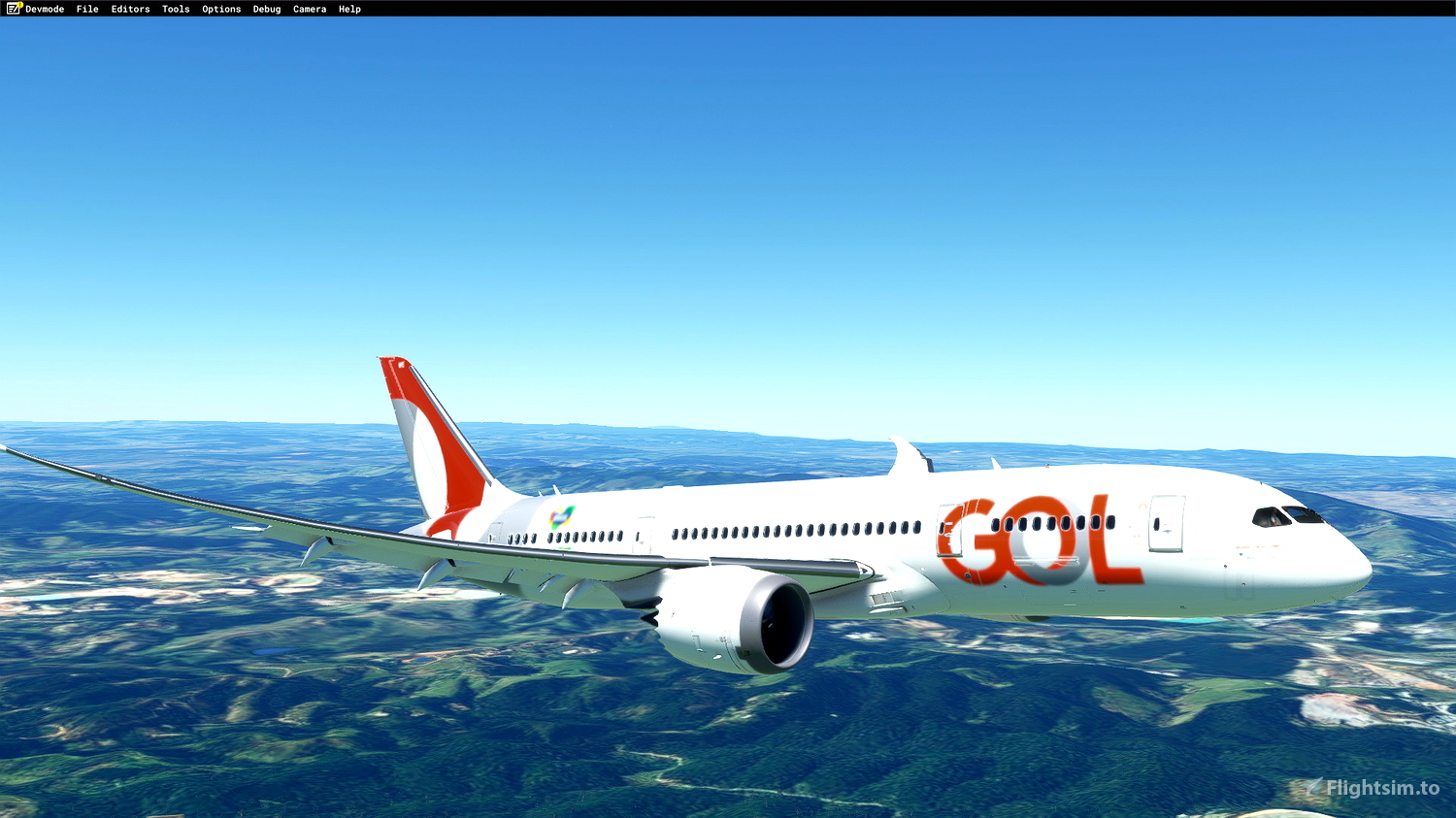
Task: Open the Camera menu
Action: pos(309,9)
